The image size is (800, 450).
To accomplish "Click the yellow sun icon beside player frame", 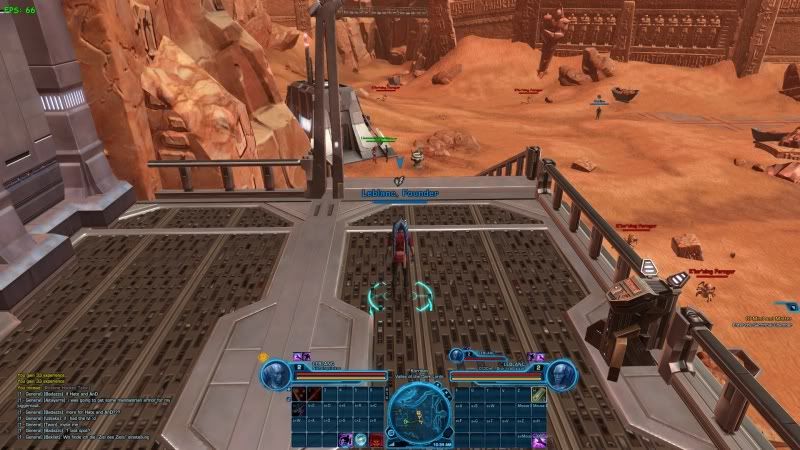I will (263, 356).
